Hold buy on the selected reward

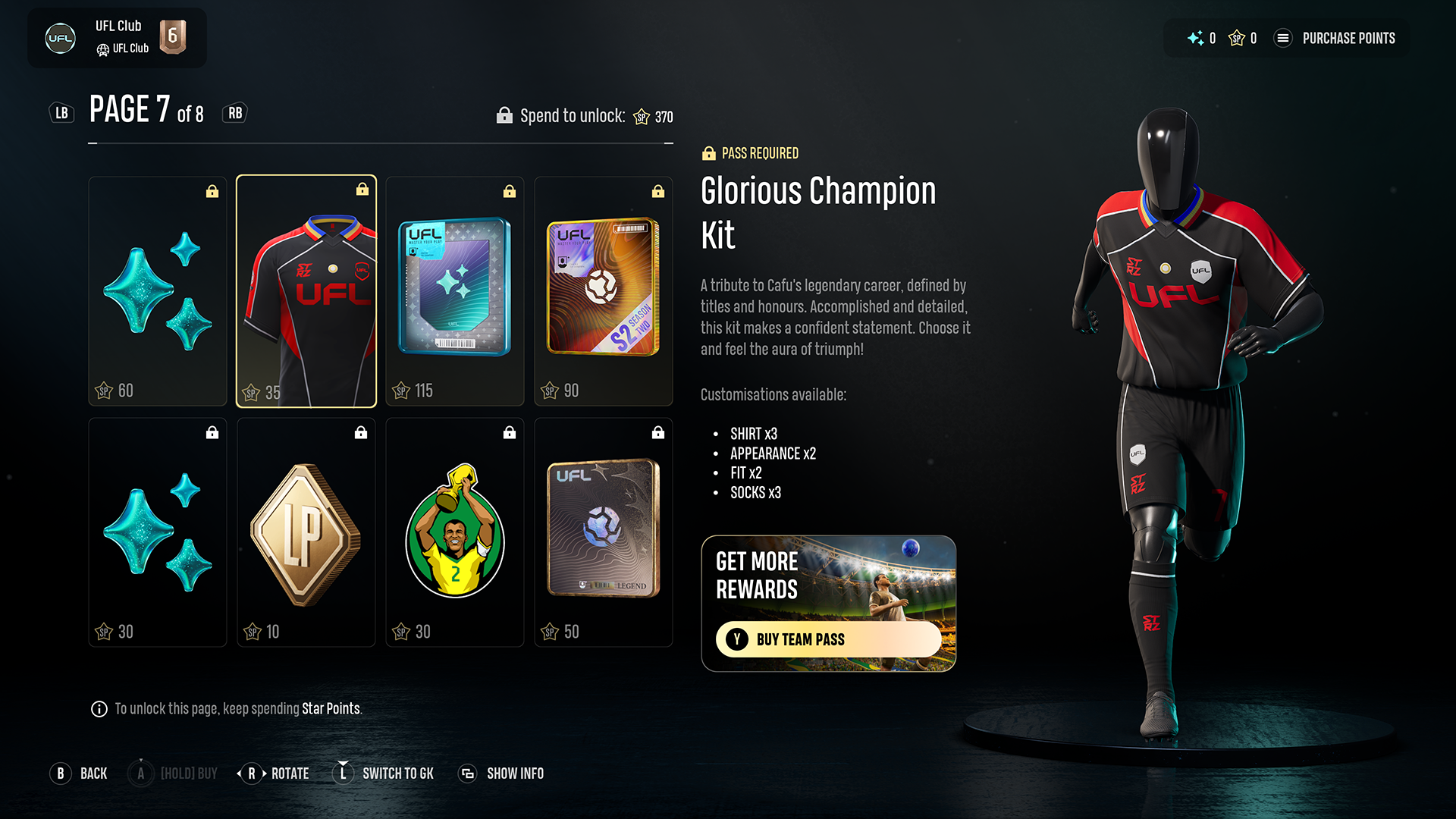(173, 773)
